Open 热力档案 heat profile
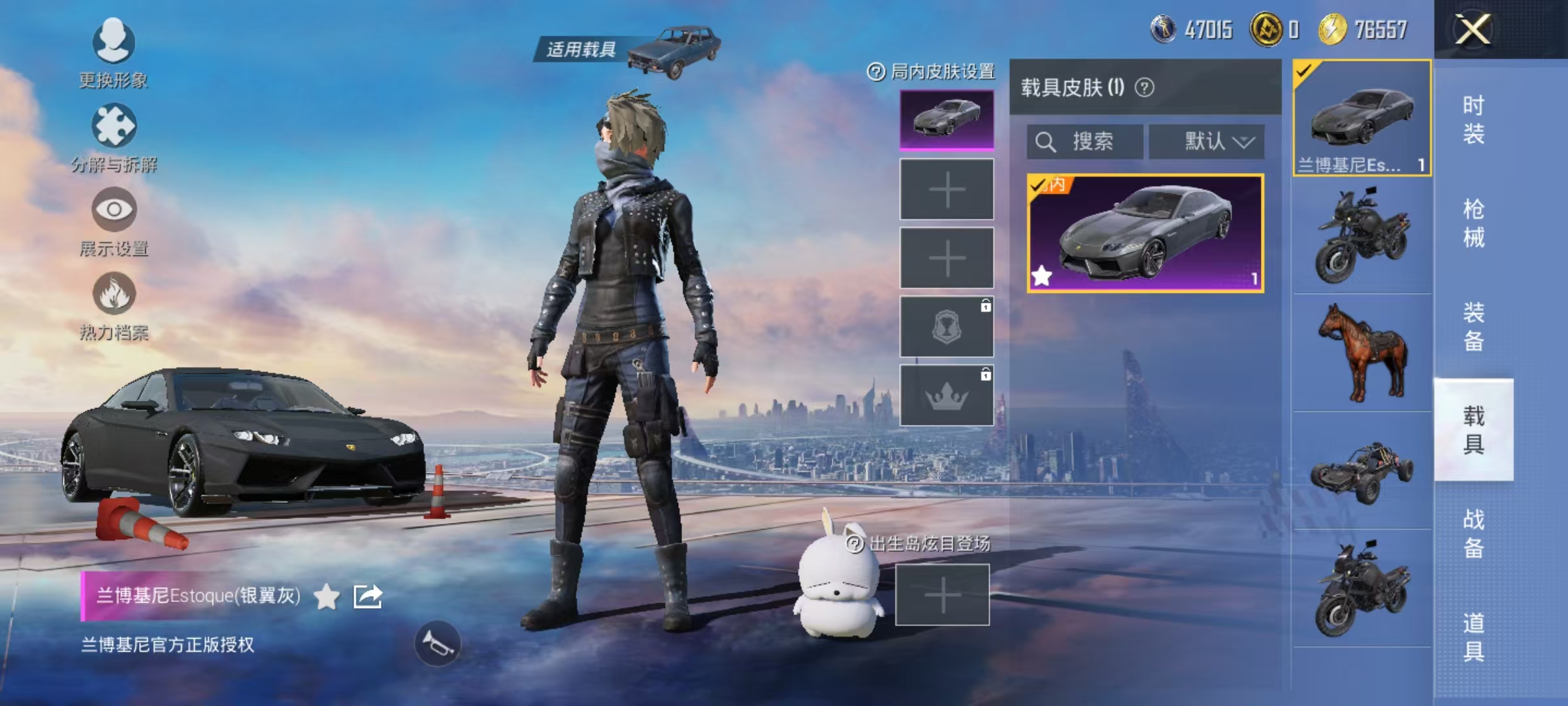This screenshot has width=1568, height=706. click(114, 305)
